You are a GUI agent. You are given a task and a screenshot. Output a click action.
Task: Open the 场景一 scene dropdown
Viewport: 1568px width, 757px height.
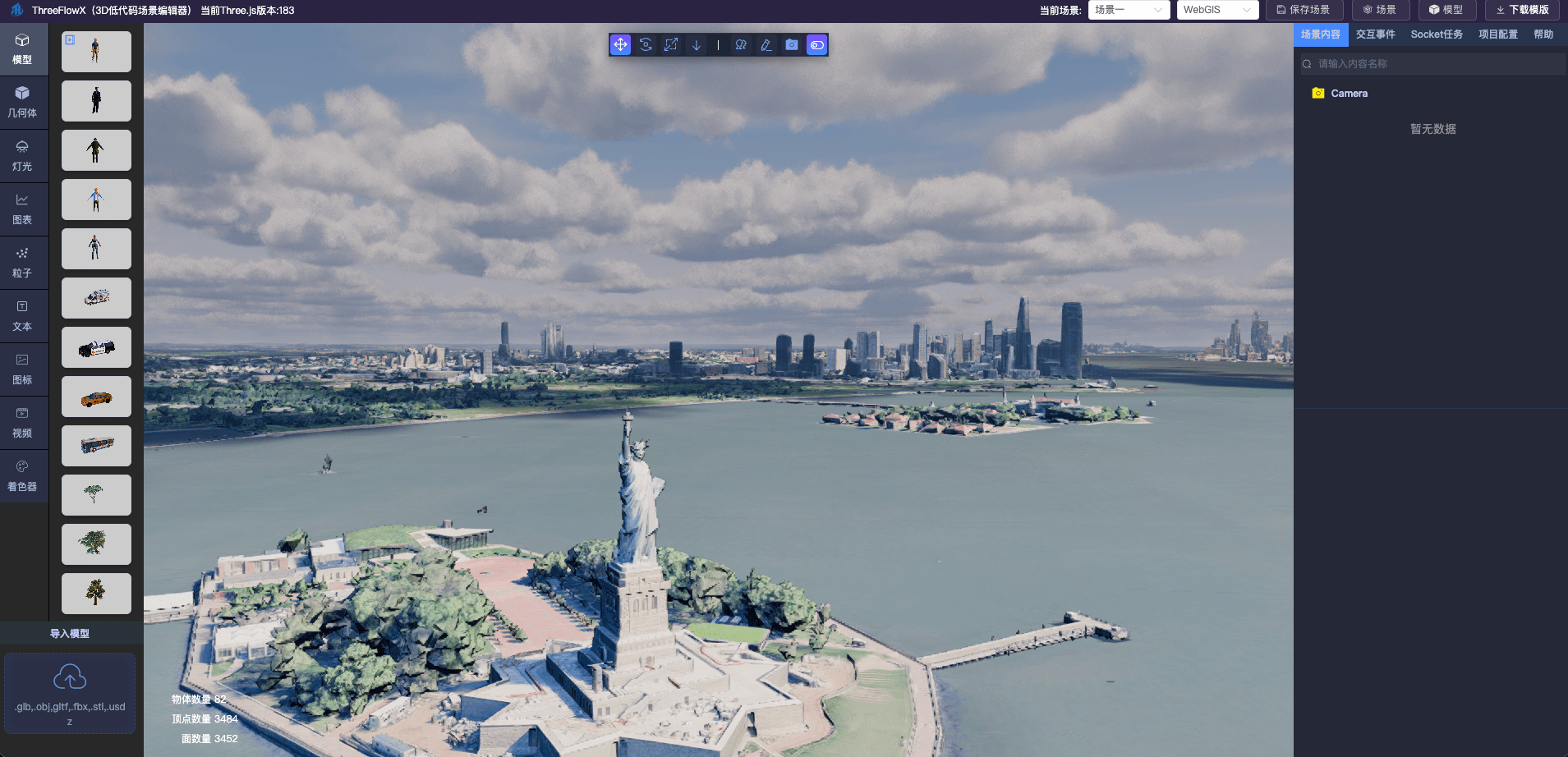coord(1129,10)
